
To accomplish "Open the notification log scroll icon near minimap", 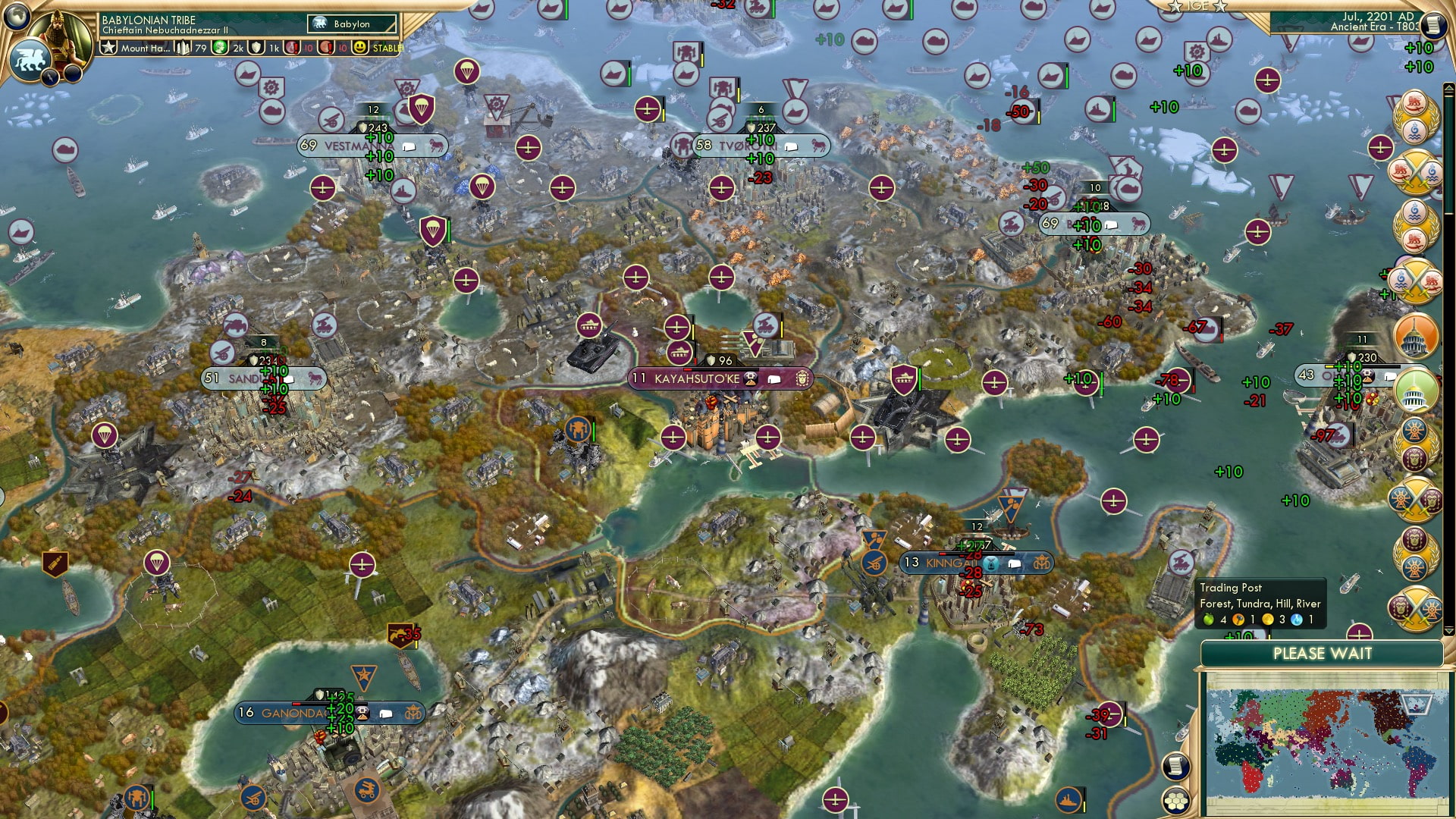I will click(1176, 767).
